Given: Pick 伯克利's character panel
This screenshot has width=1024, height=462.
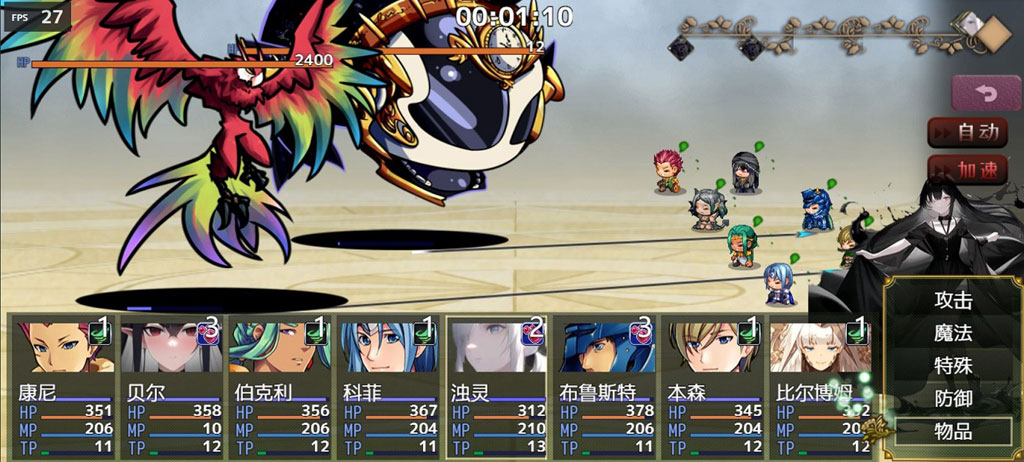Looking at the screenshot, I should 280,385.
